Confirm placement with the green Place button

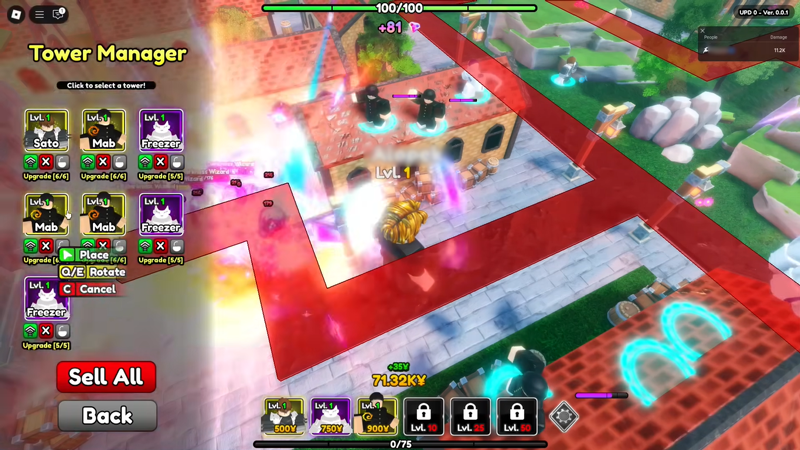[x=84, y=255]
